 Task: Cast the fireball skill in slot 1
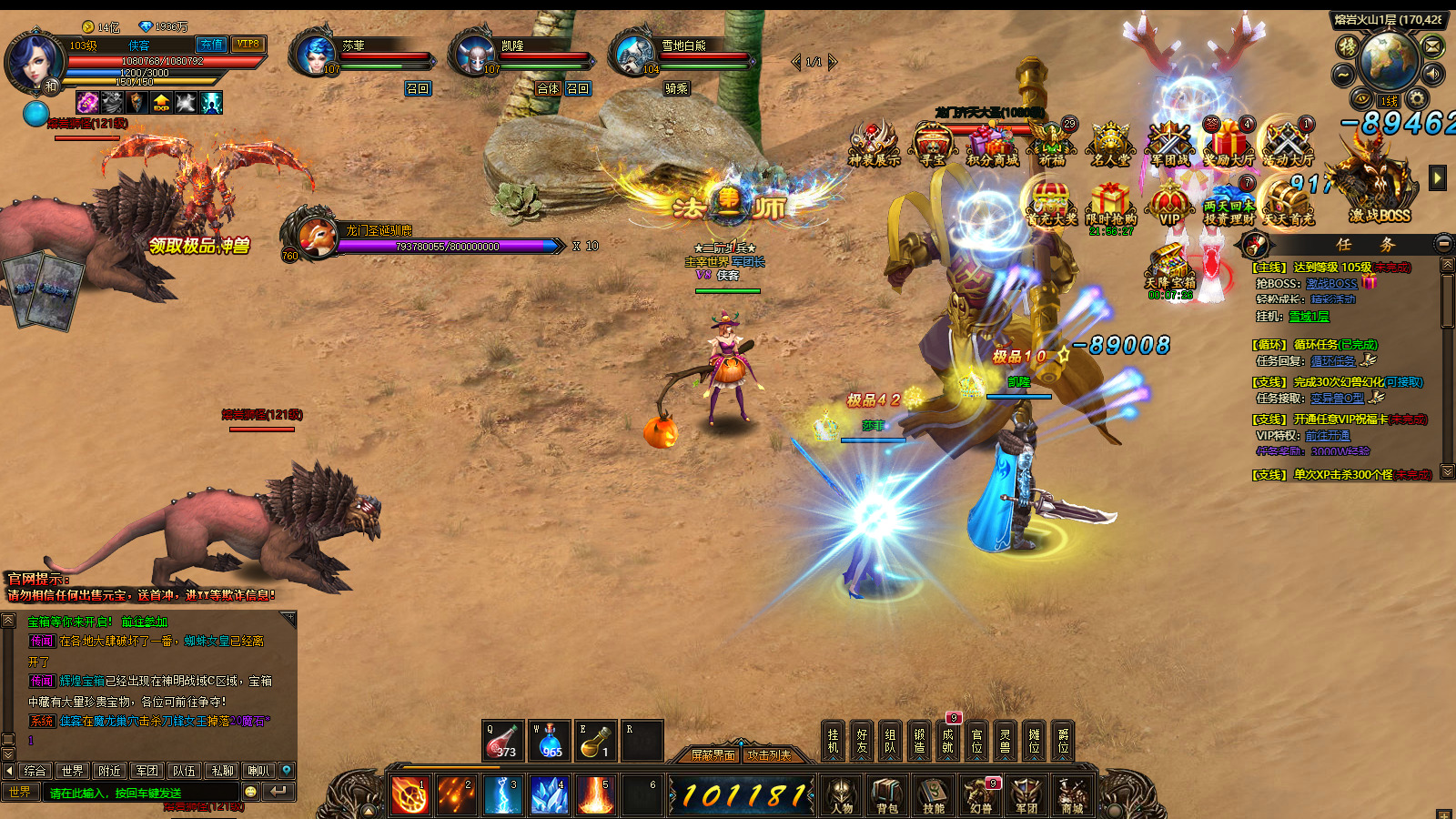(x=410, y=795)
